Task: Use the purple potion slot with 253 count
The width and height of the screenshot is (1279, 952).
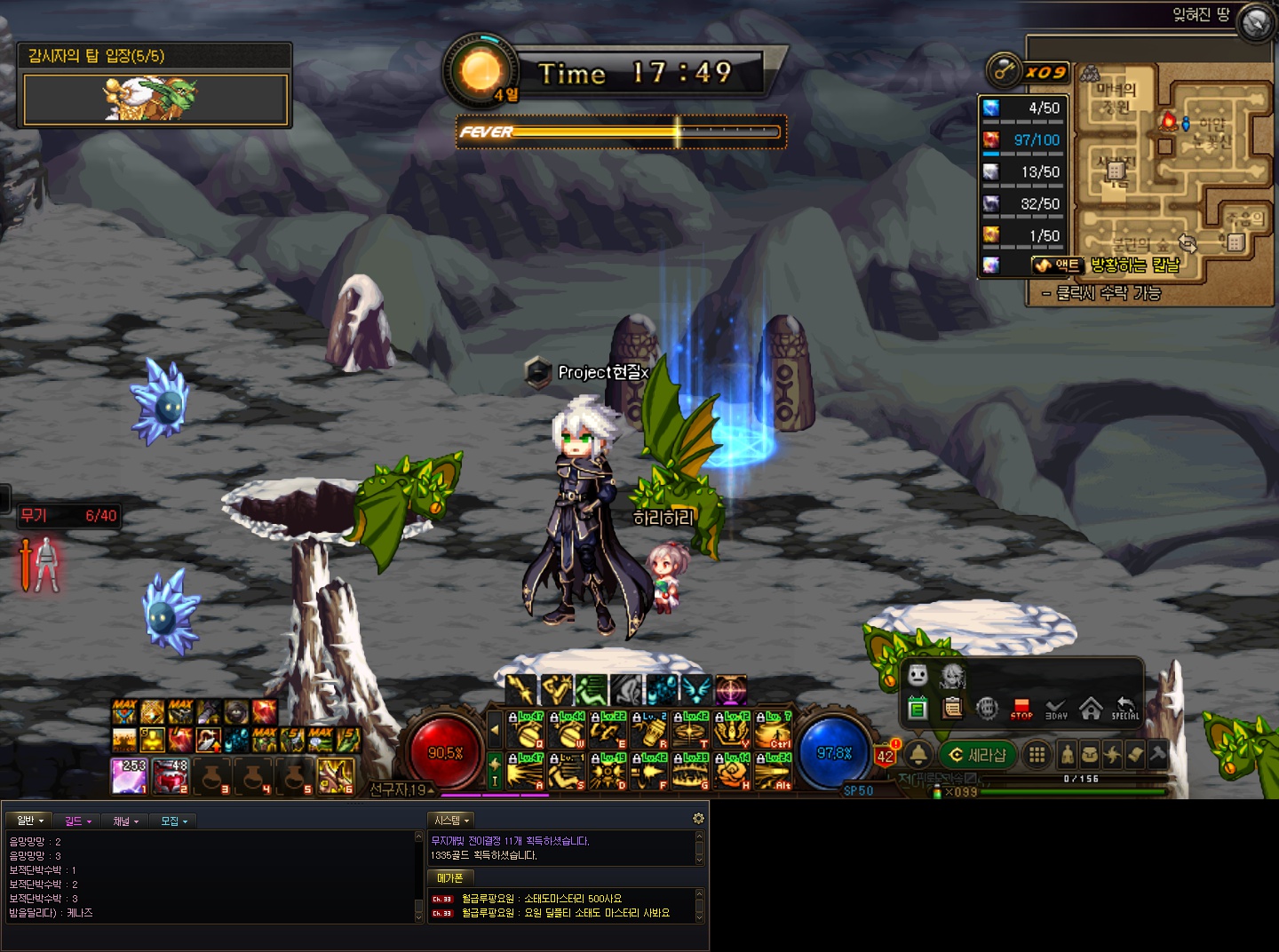Action: pos(130,776)
